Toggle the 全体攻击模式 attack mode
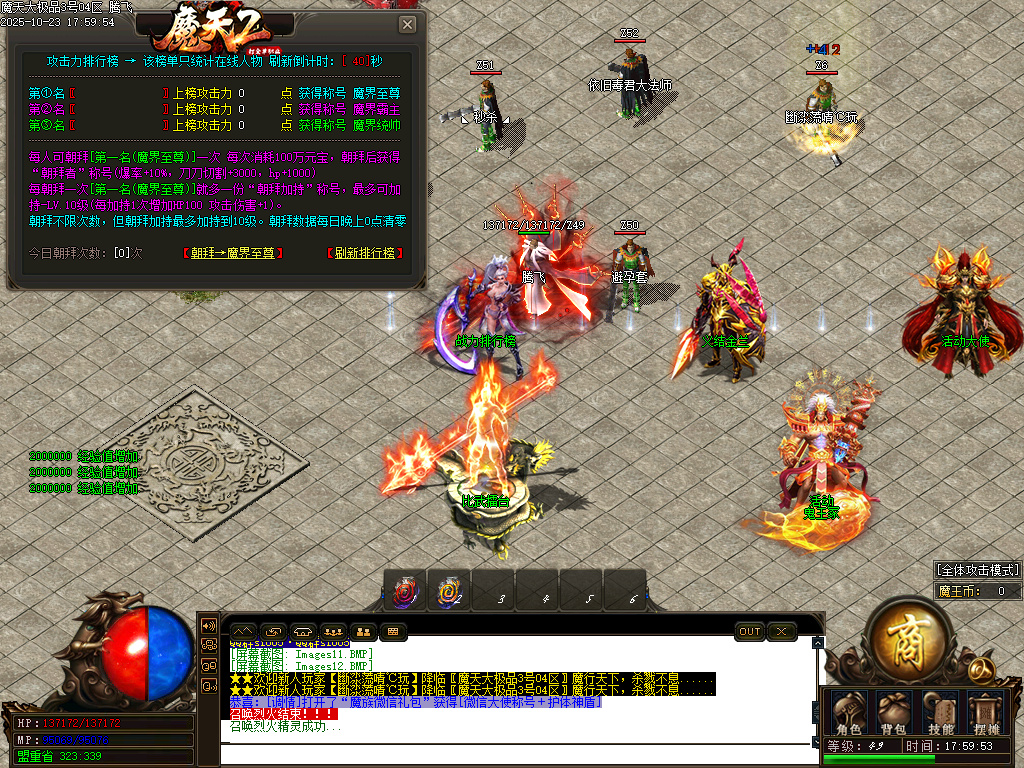This screenshot has height=768, width=1024. pos(977,569)
